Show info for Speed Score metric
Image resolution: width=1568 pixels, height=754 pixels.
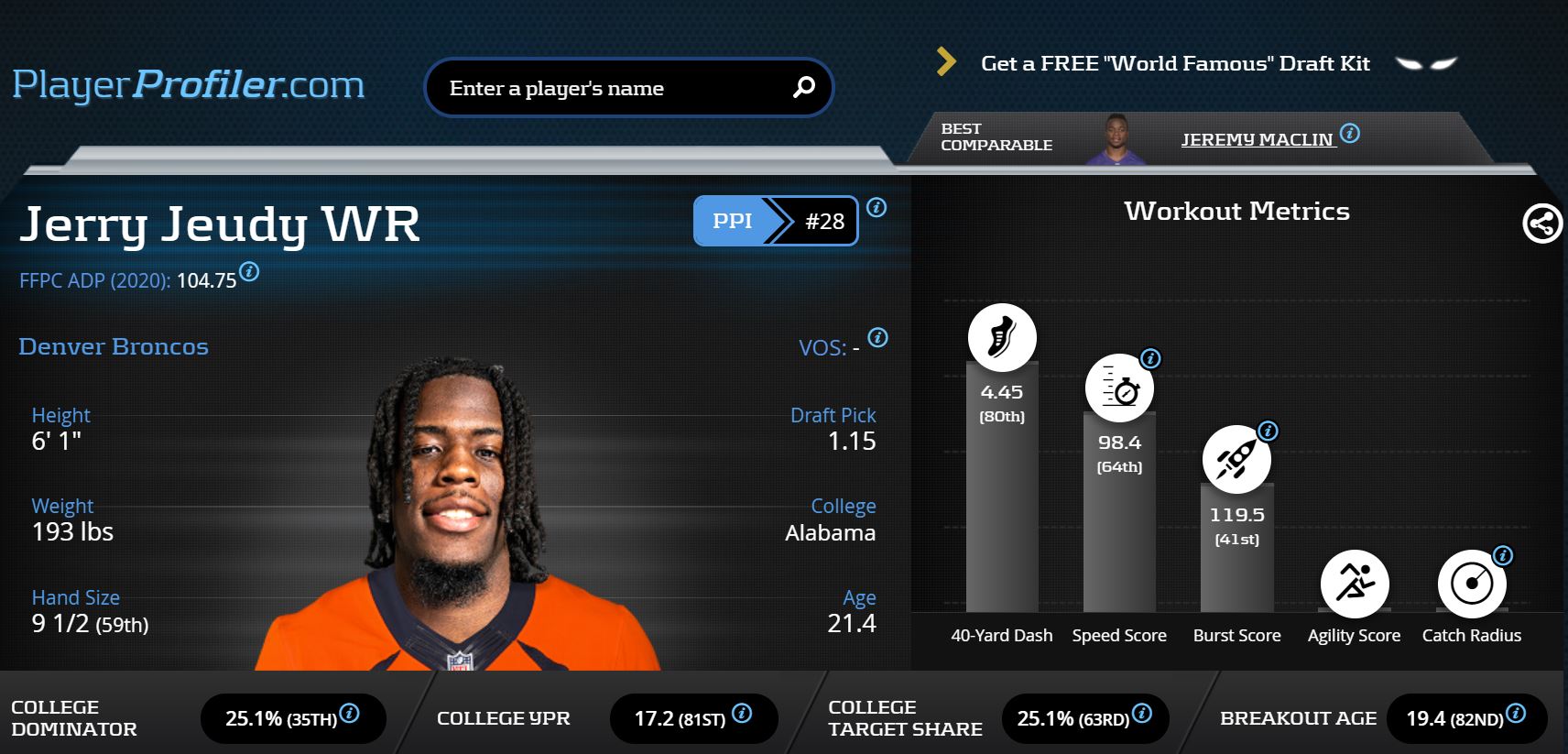pyautogui.click(x=1150, y=358)
